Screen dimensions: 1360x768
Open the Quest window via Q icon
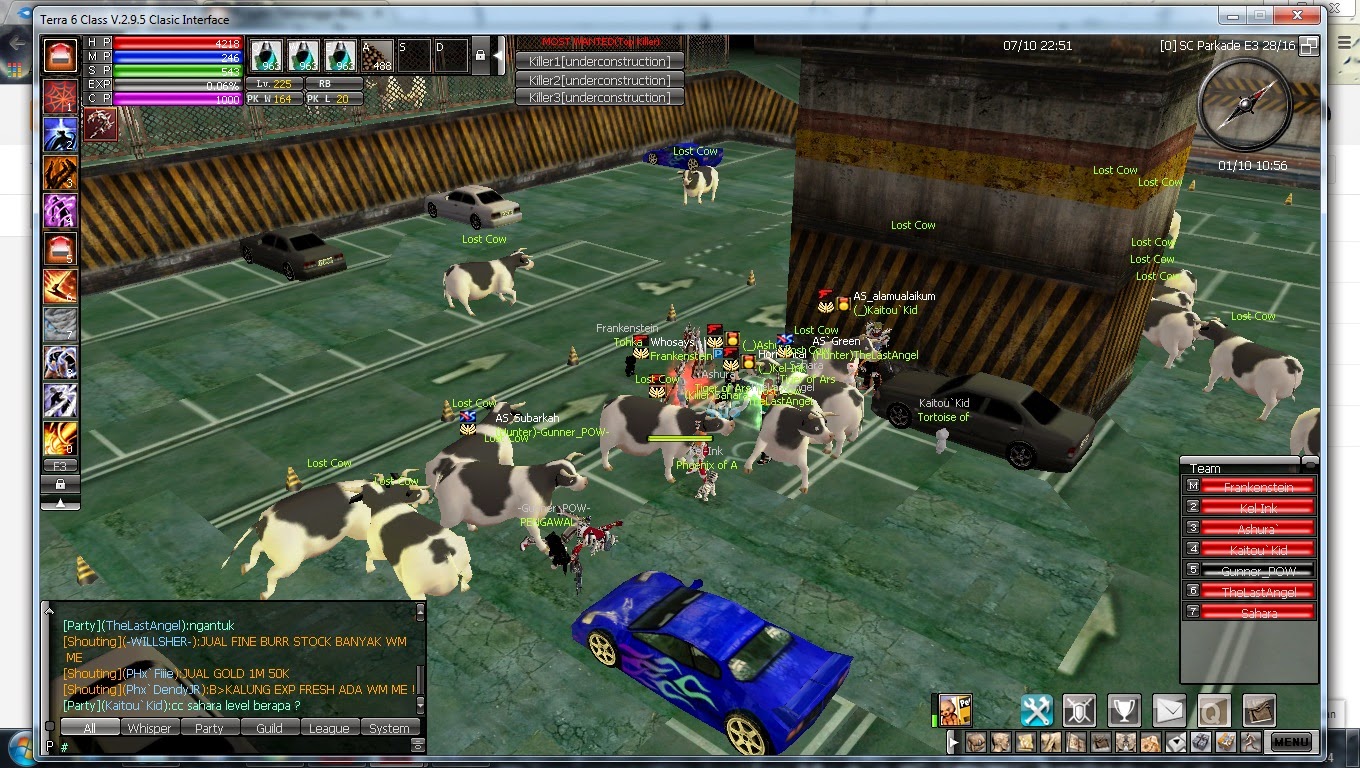(x=1213, y=711)
